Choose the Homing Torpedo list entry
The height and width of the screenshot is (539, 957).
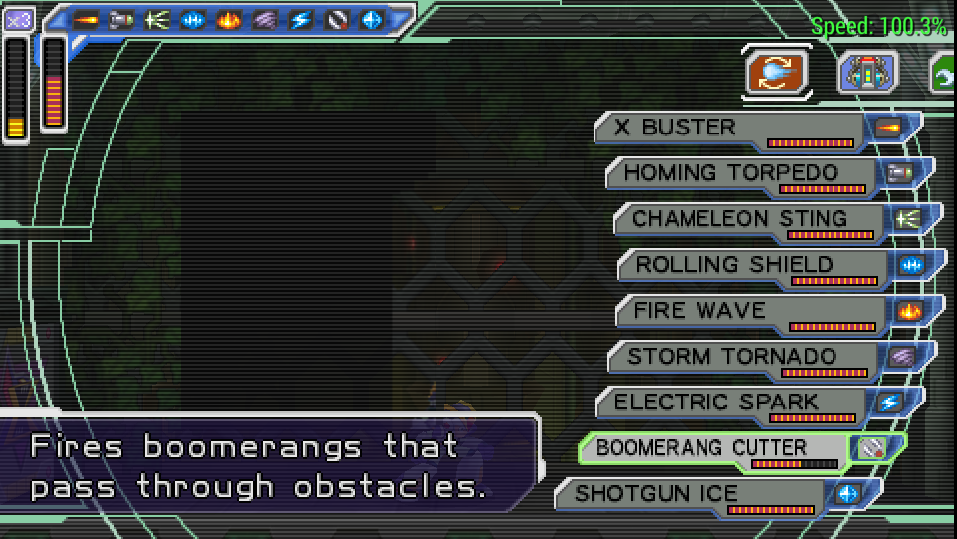click(740, 174)
